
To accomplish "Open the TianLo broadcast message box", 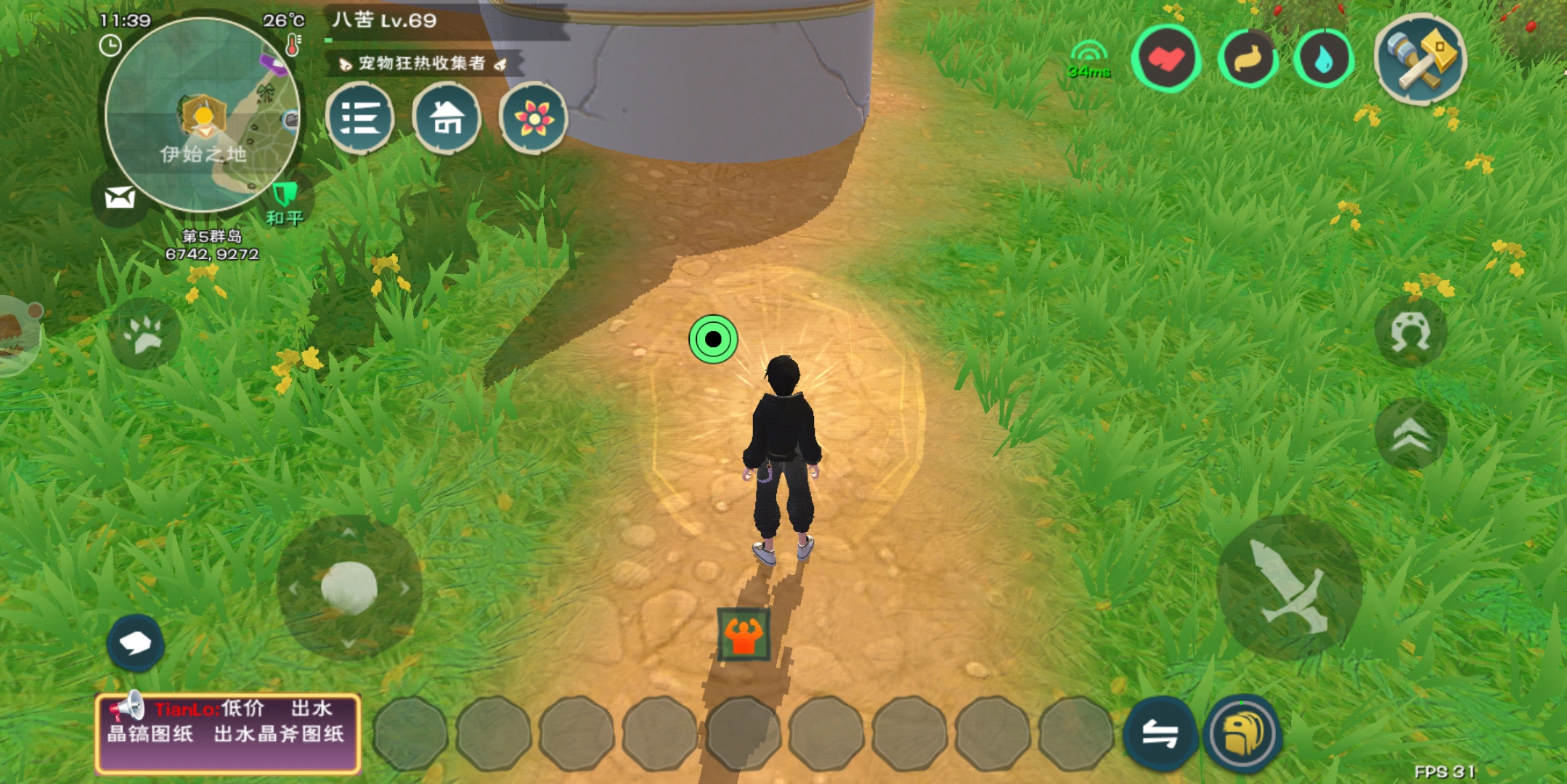I will [x=227, y=733].
